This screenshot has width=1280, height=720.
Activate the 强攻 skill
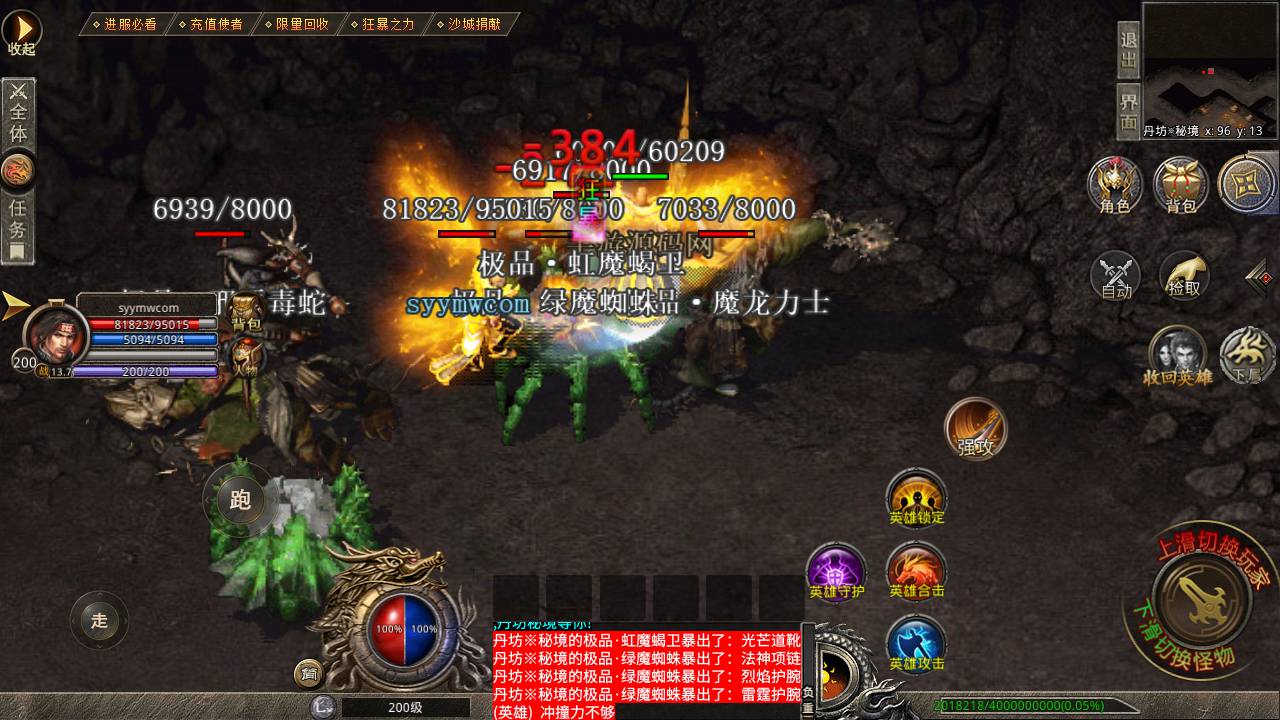pyautogui.click(x=975, y=428)
